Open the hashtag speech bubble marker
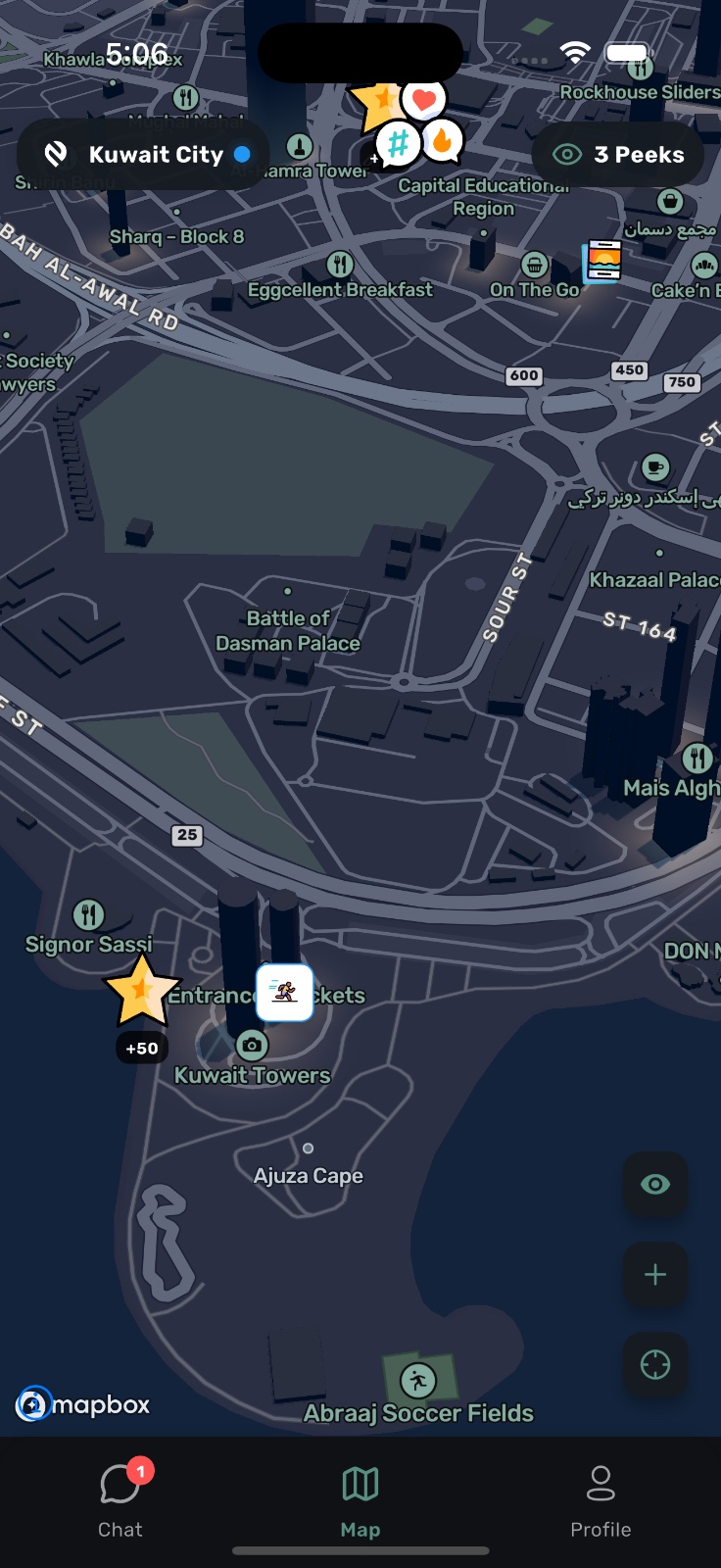 [398, 145]
